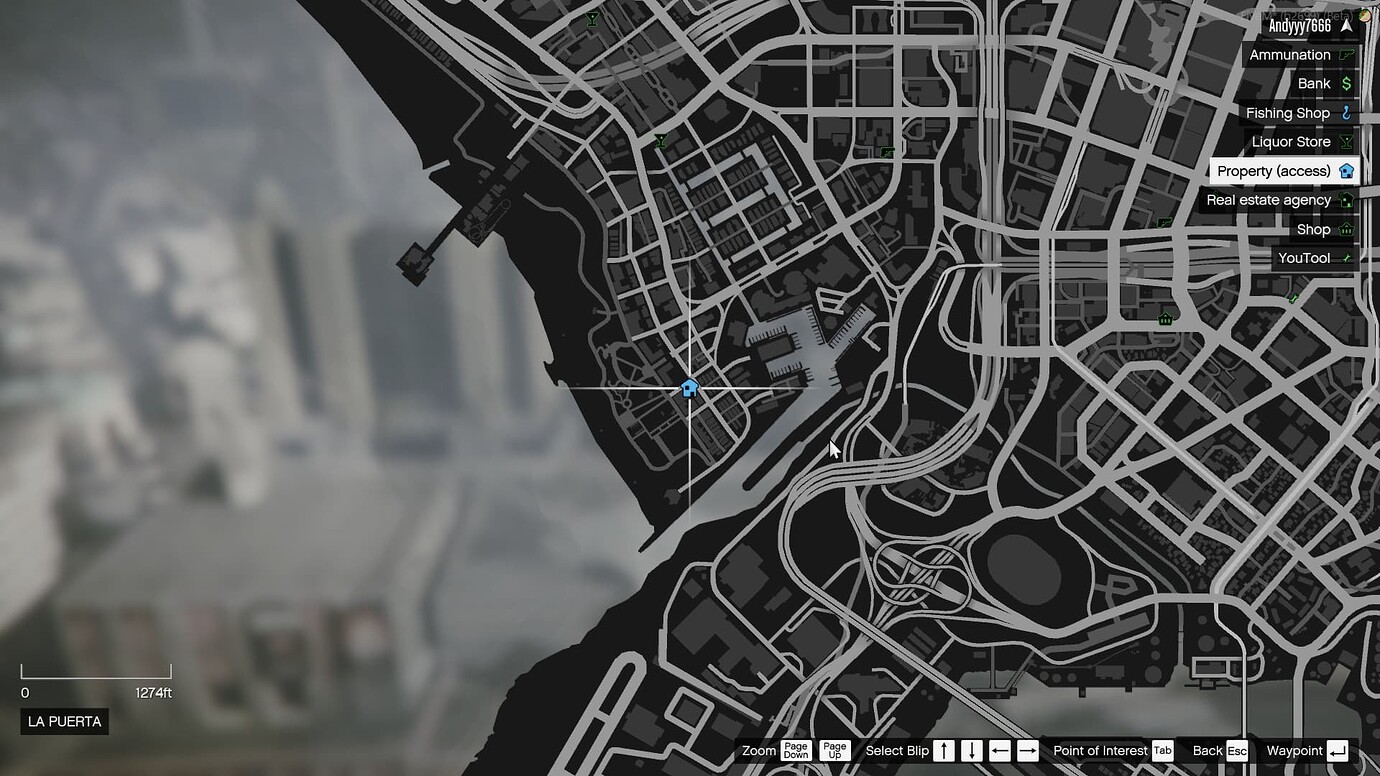Toggle the Shop legend filter
Screen dimensions: 1380x776
(x=1312, y=229)
